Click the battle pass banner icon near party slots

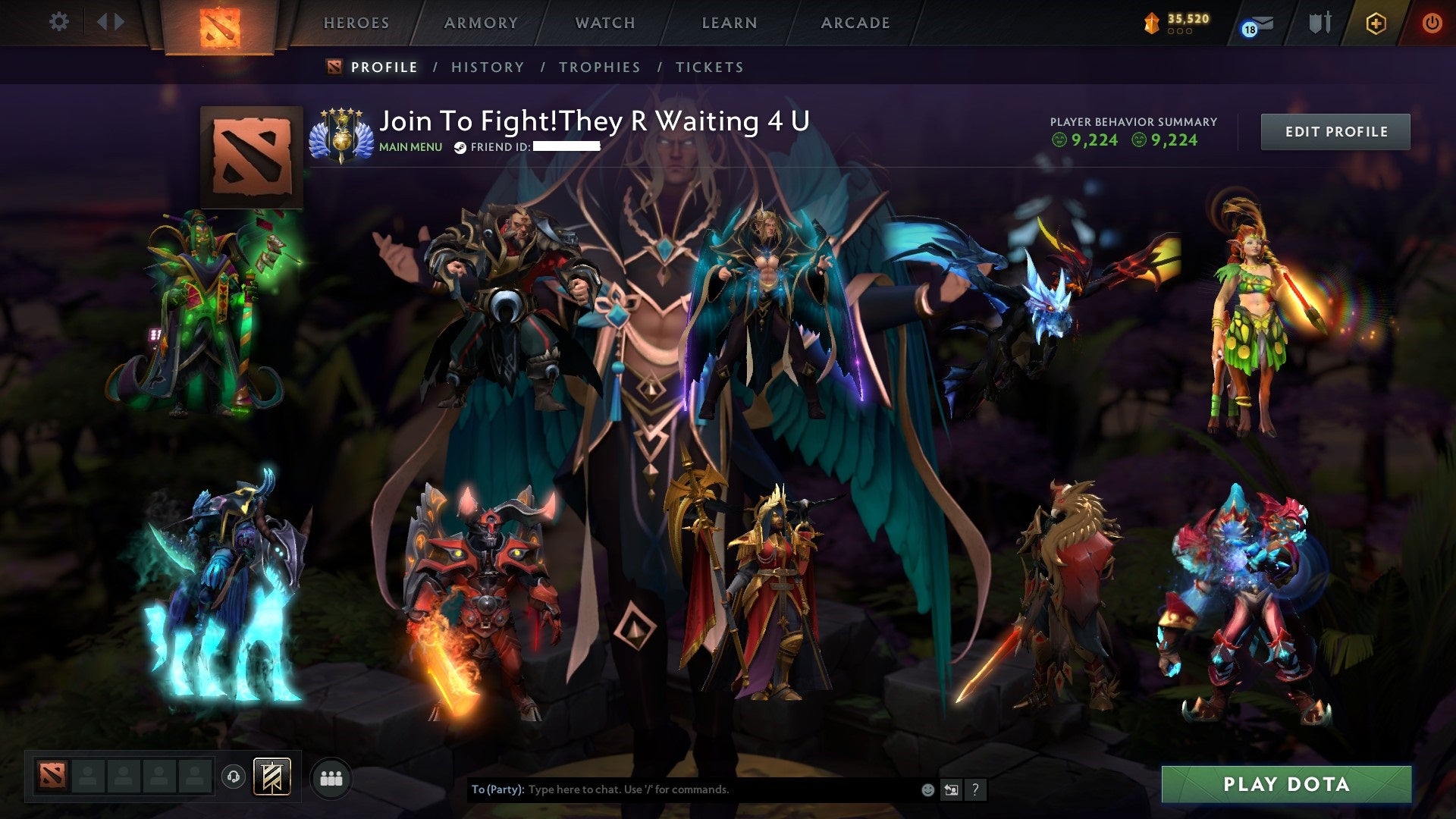(271, 776)
